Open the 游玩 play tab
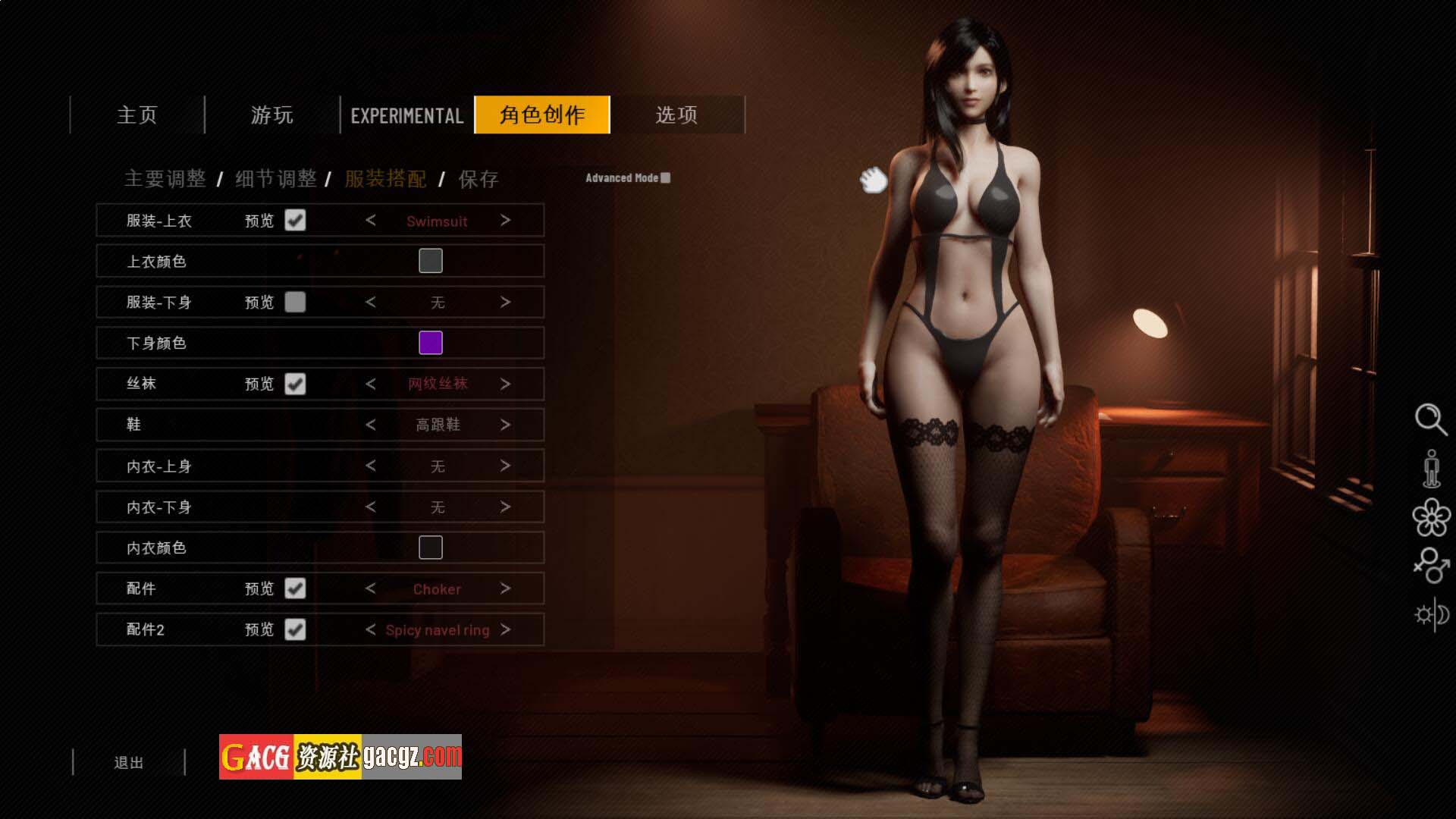Image resolution: width=1456 pixels, height=819 pixels. (271, 115)
